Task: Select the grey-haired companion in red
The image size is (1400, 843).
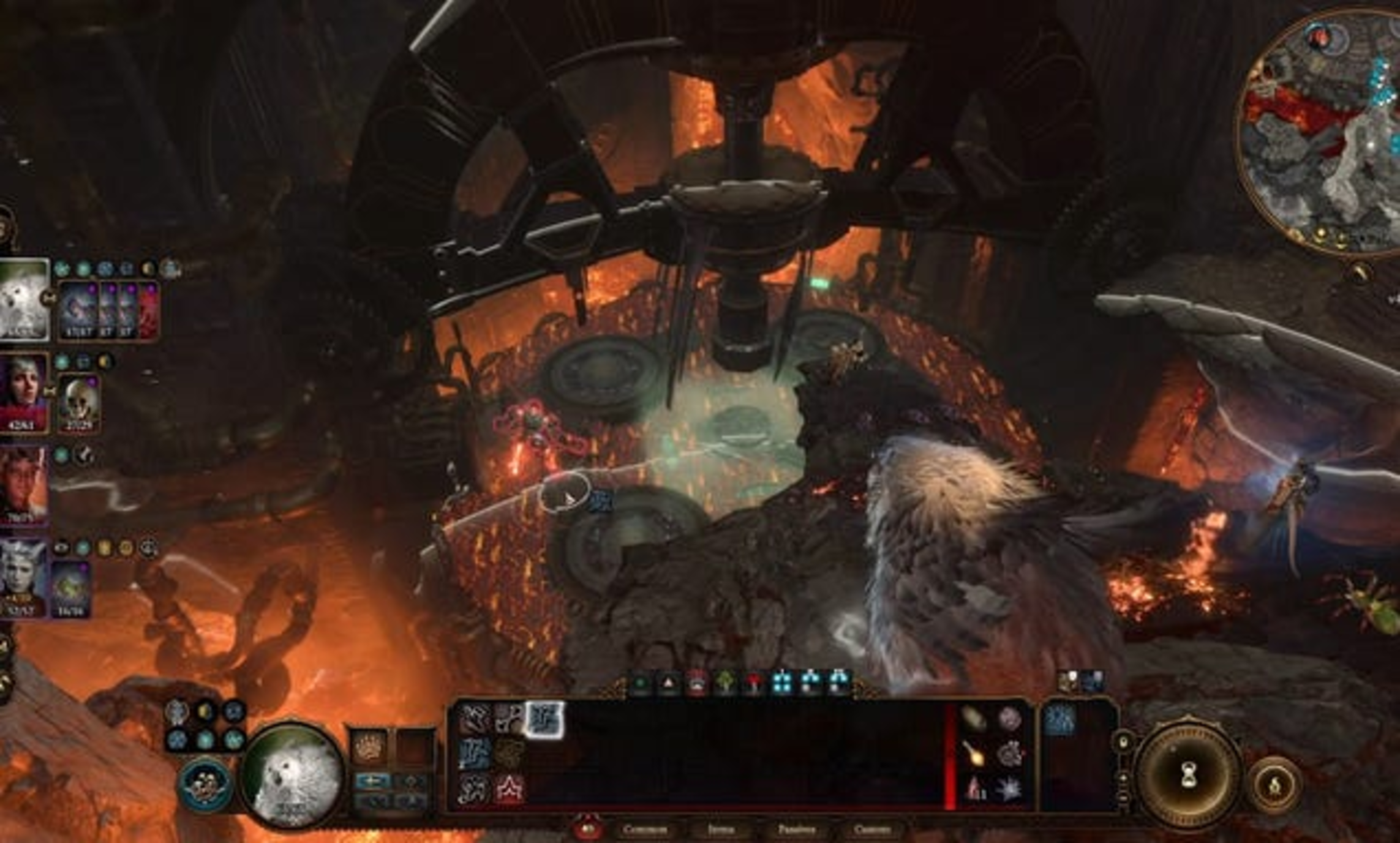Action: coord(23,392)
